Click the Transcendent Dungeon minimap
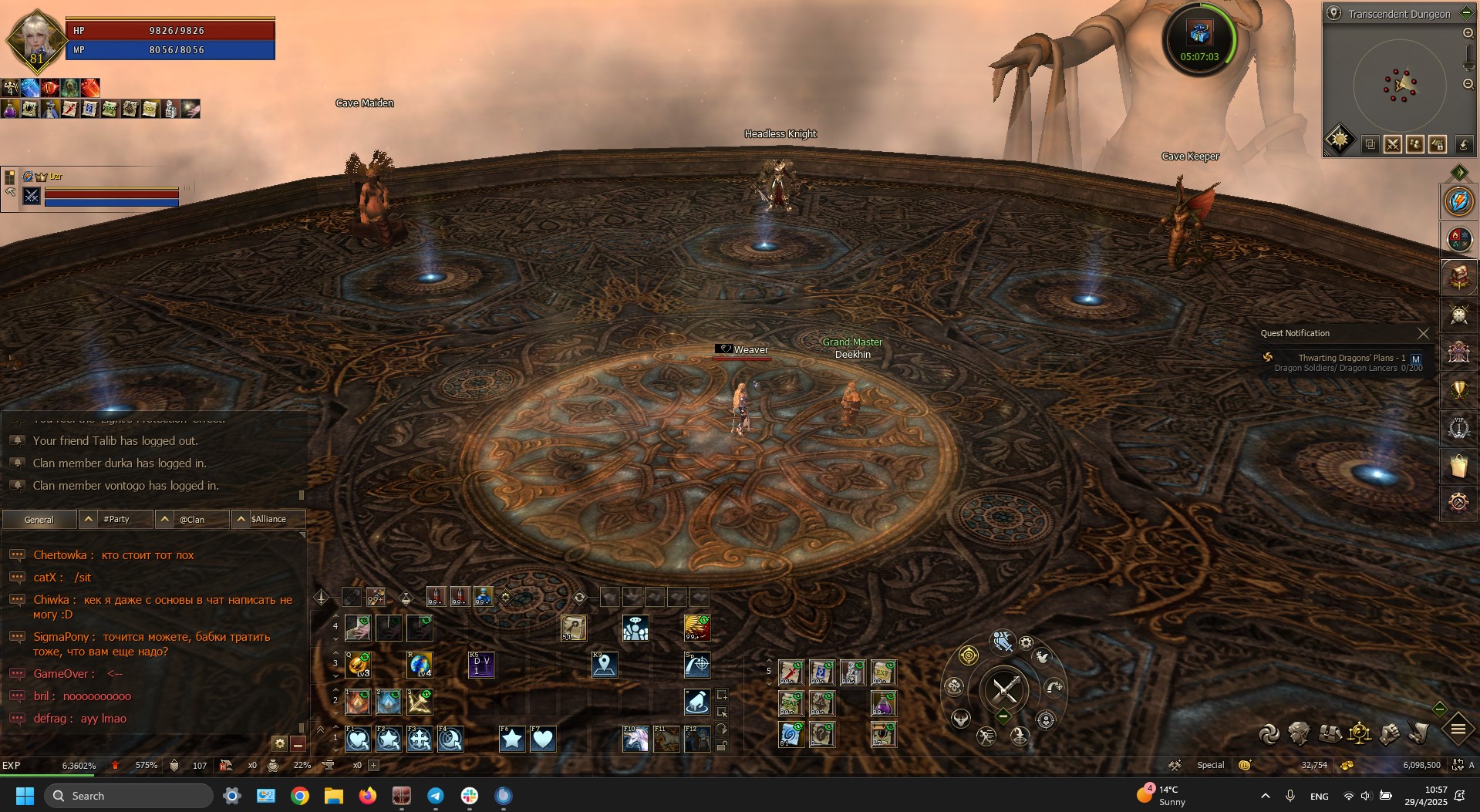The width and height of the screenshot is (1480, 812). [x=1399, y=85]
